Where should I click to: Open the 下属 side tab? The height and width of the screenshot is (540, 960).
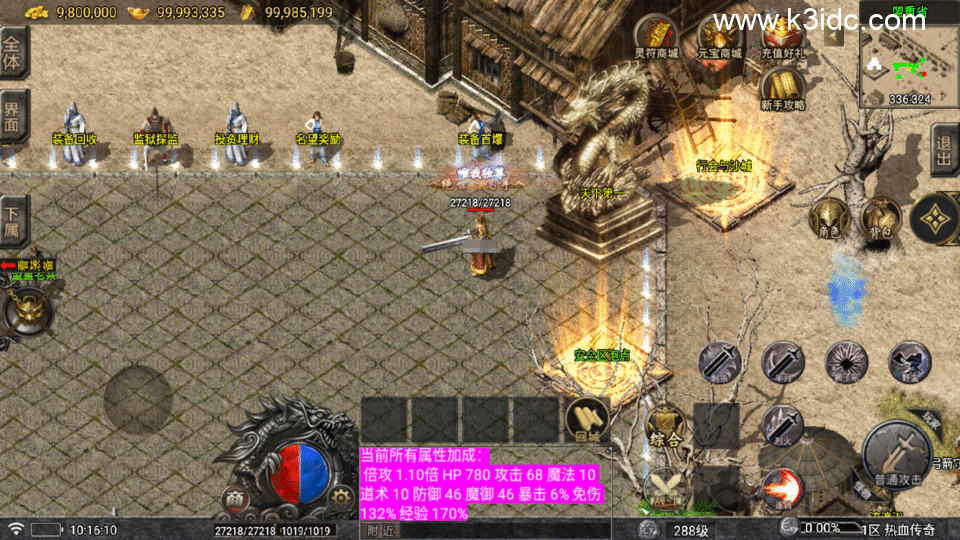13,220
